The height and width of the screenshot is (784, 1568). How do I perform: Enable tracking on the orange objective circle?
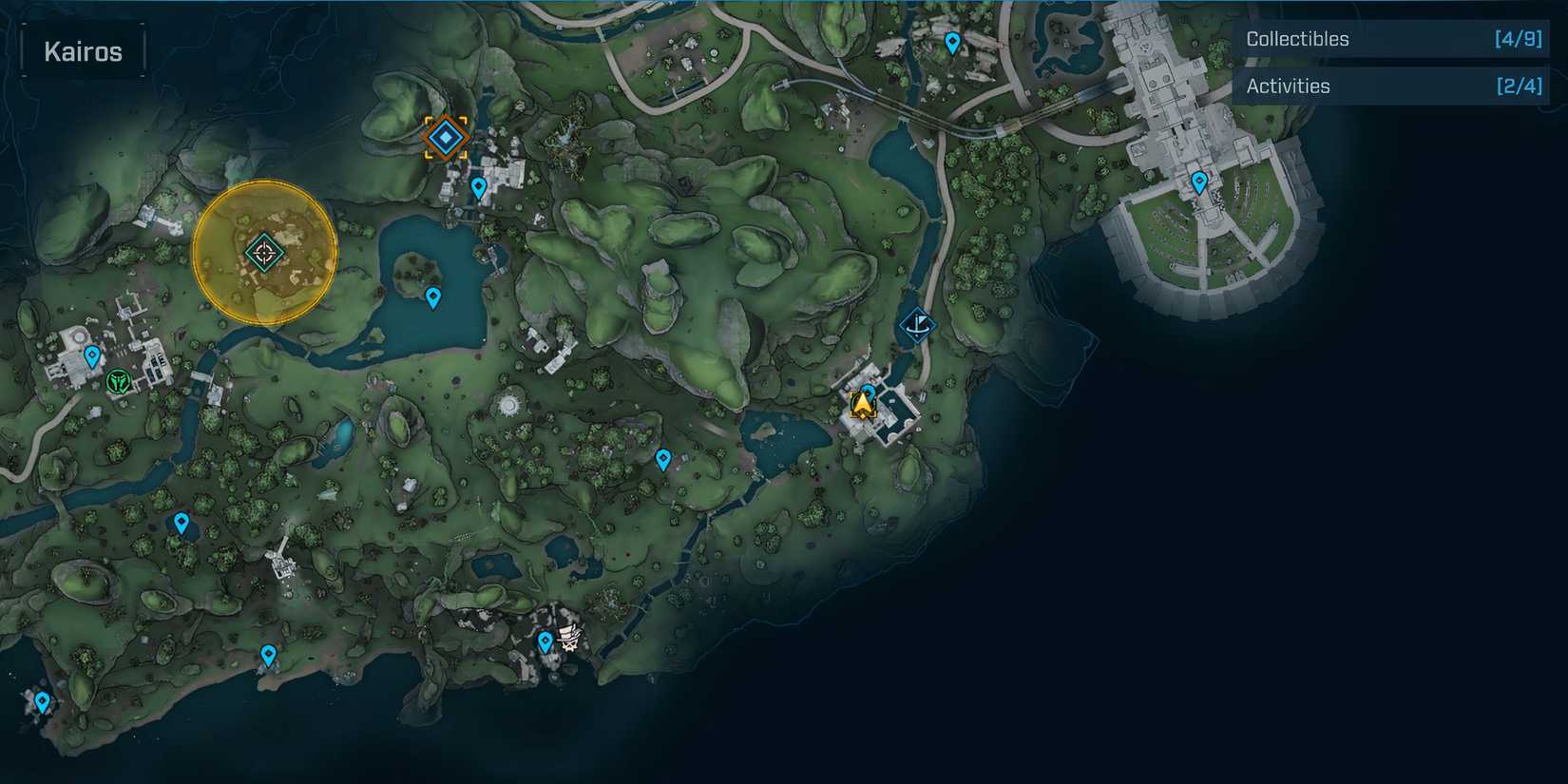click(264, 251)
